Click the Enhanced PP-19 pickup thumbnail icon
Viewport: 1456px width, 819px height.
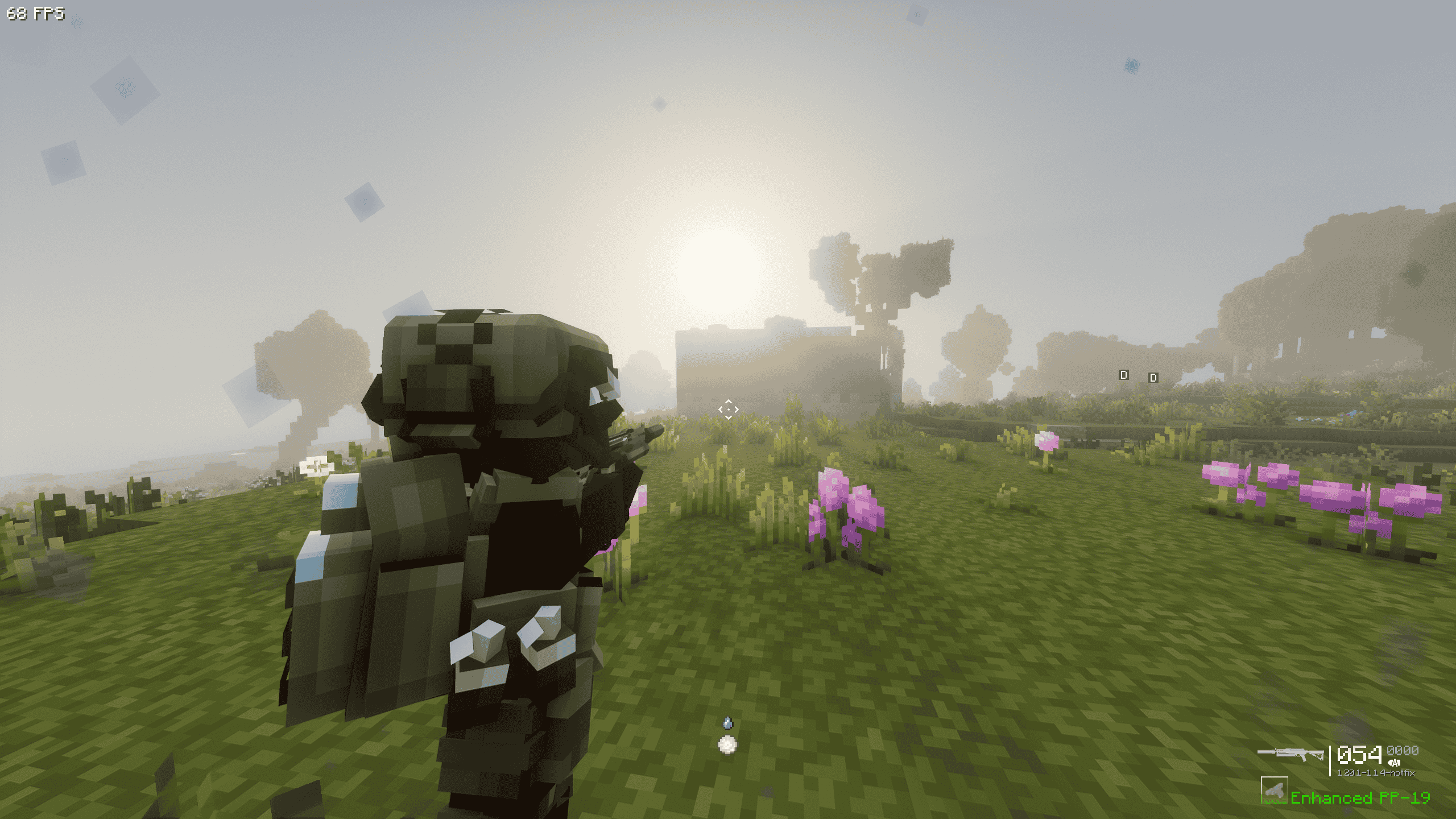(x=1275, y=791)
